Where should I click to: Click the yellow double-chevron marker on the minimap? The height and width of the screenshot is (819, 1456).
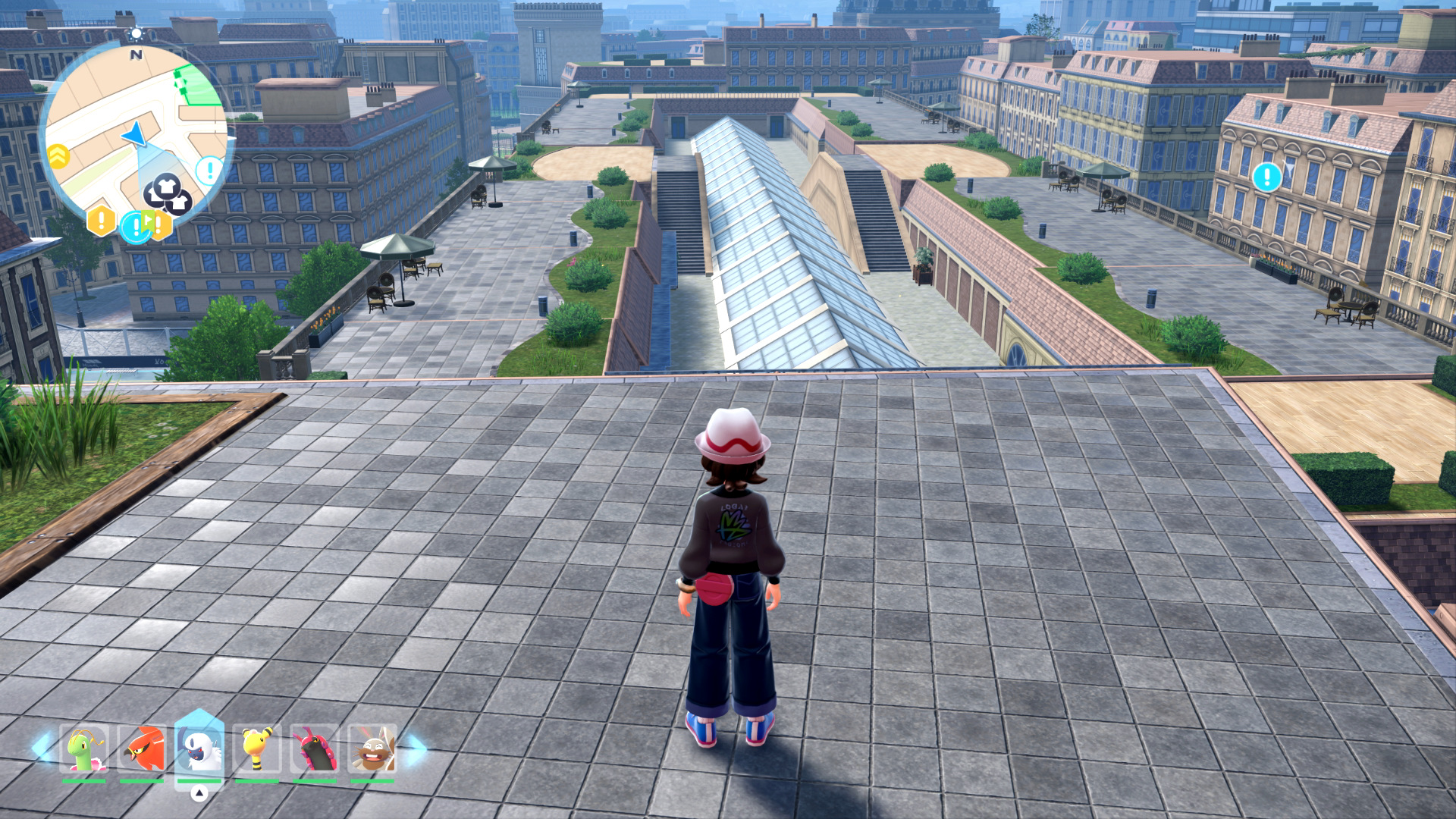tap(58, 156)
